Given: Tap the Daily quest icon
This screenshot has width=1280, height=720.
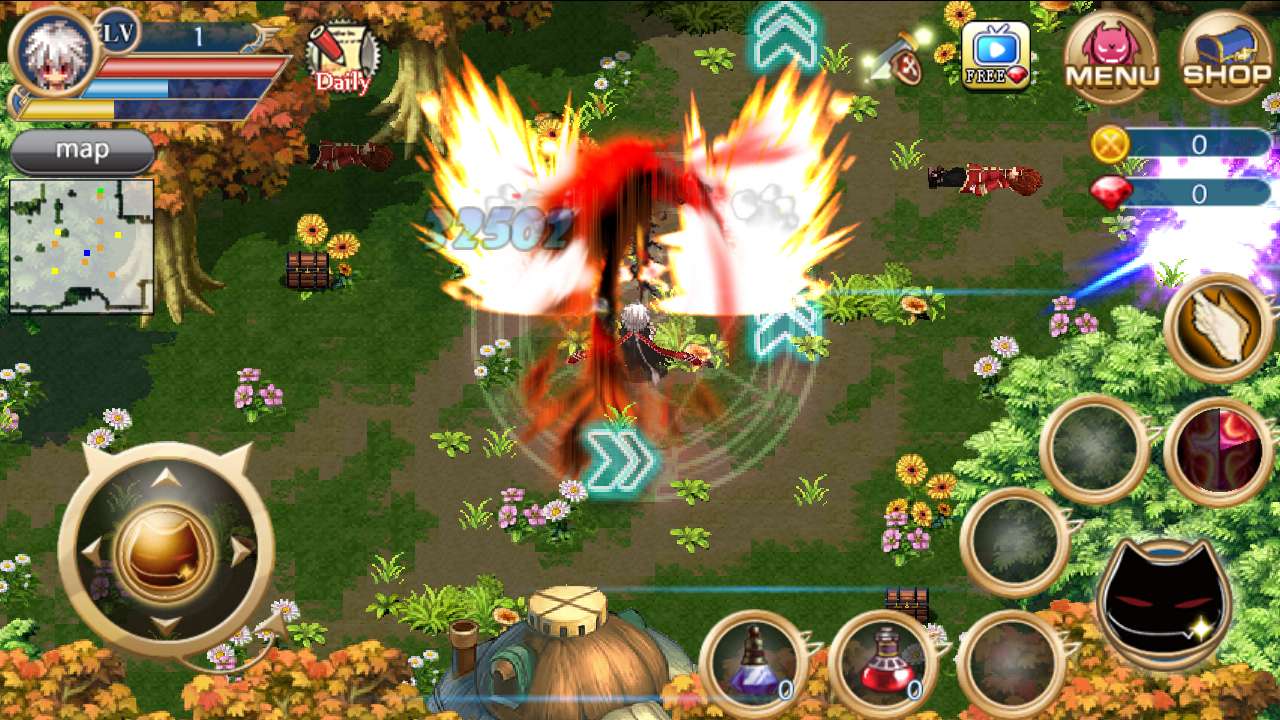Looking at the screenshot, I should (x=341, y=58).
